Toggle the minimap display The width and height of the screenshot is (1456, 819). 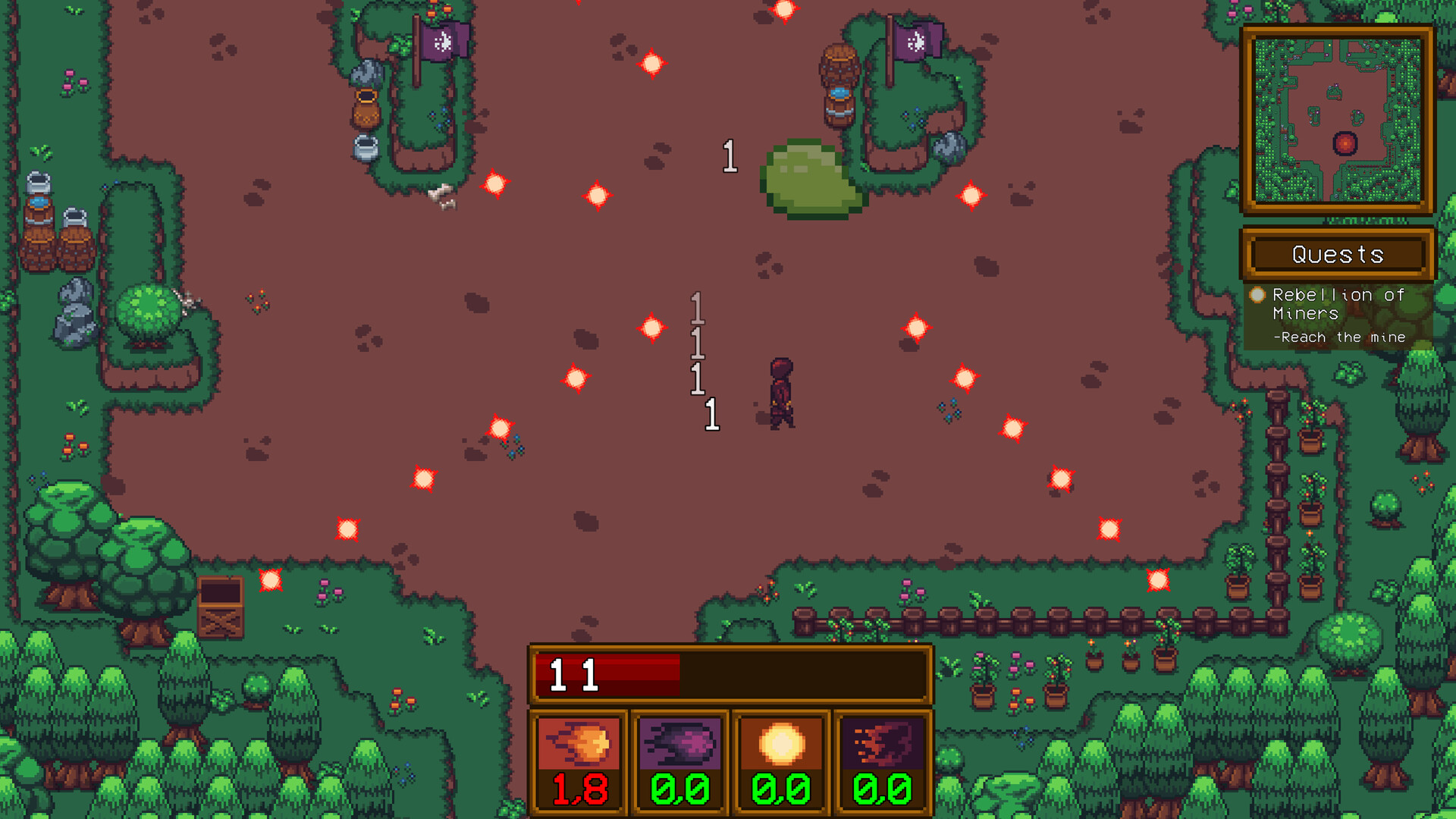(1337, 118)
